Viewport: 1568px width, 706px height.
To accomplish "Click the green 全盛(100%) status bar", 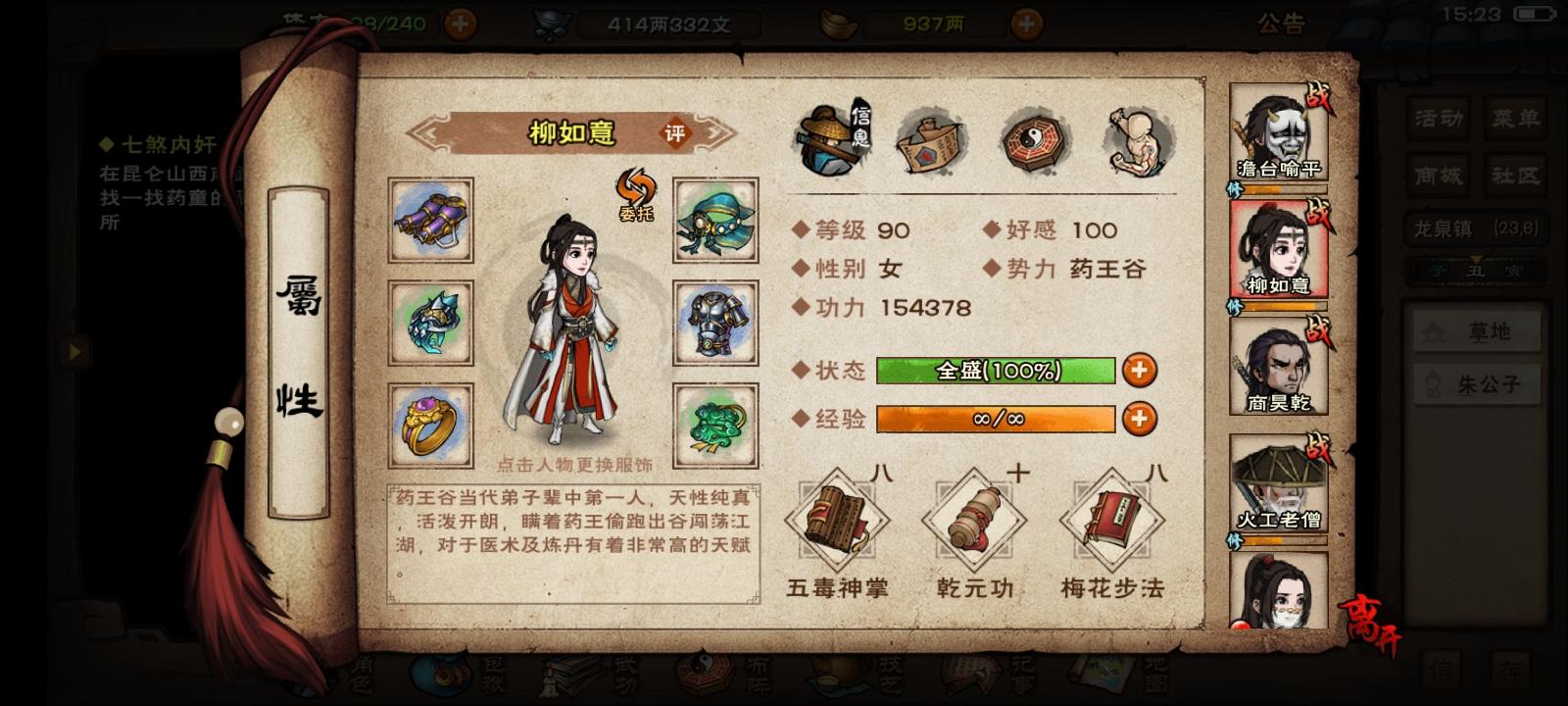I will point(995,372).
